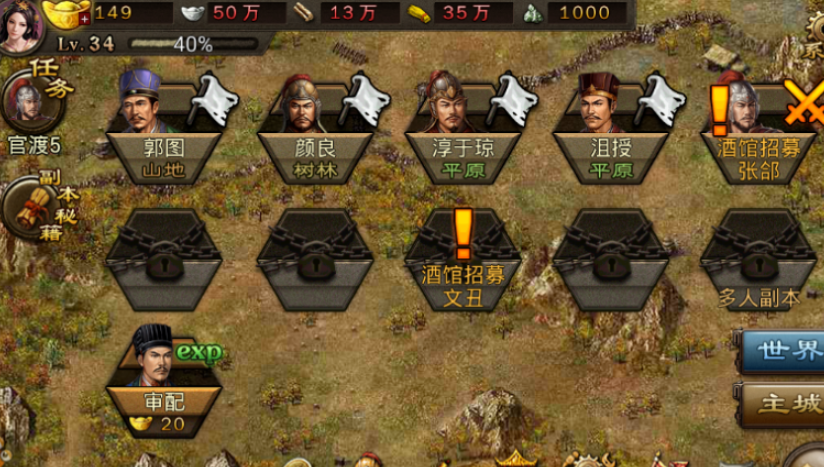The width and height of the screenshot is (824, 467).
Task: Select the locked 文丑 tavern recruit stage
Action: (x=462, y=260)
